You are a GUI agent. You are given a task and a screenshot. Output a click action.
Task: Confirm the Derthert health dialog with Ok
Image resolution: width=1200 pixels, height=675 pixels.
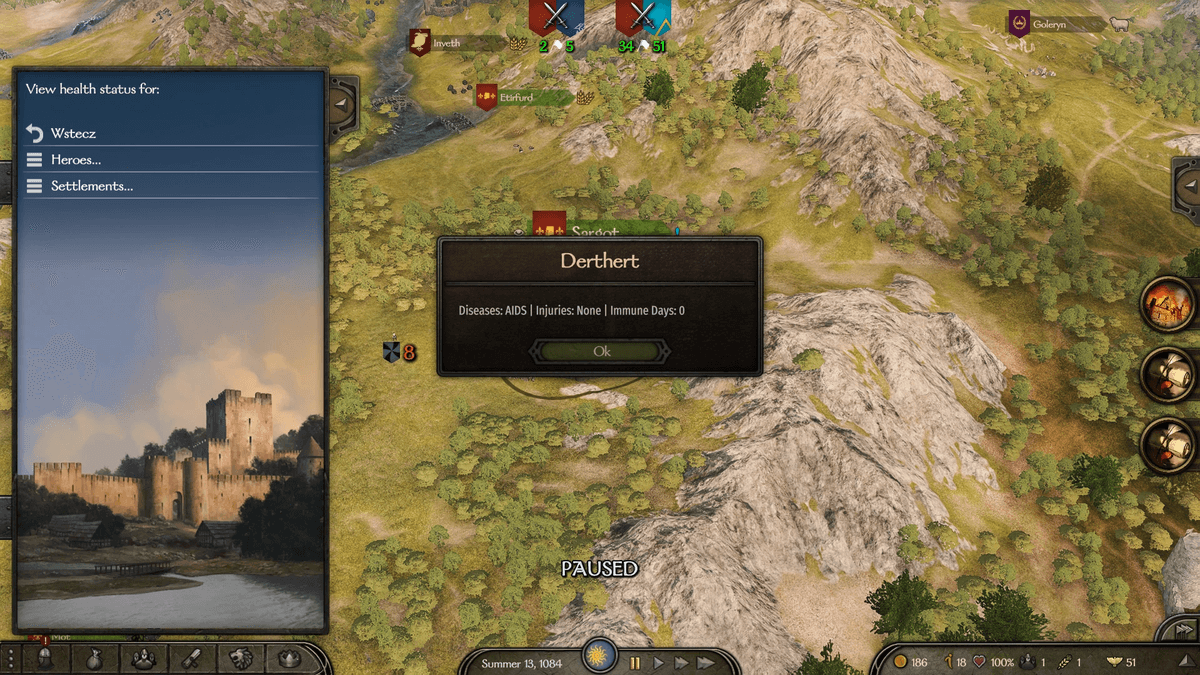(x=601, y=351)
